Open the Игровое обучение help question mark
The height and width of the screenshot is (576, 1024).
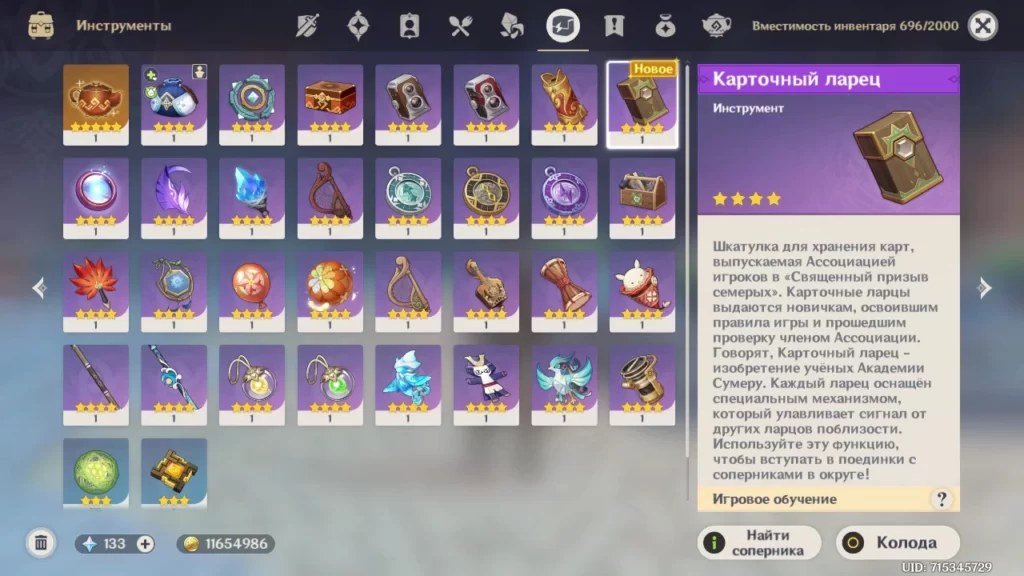[x=940, y=499]
